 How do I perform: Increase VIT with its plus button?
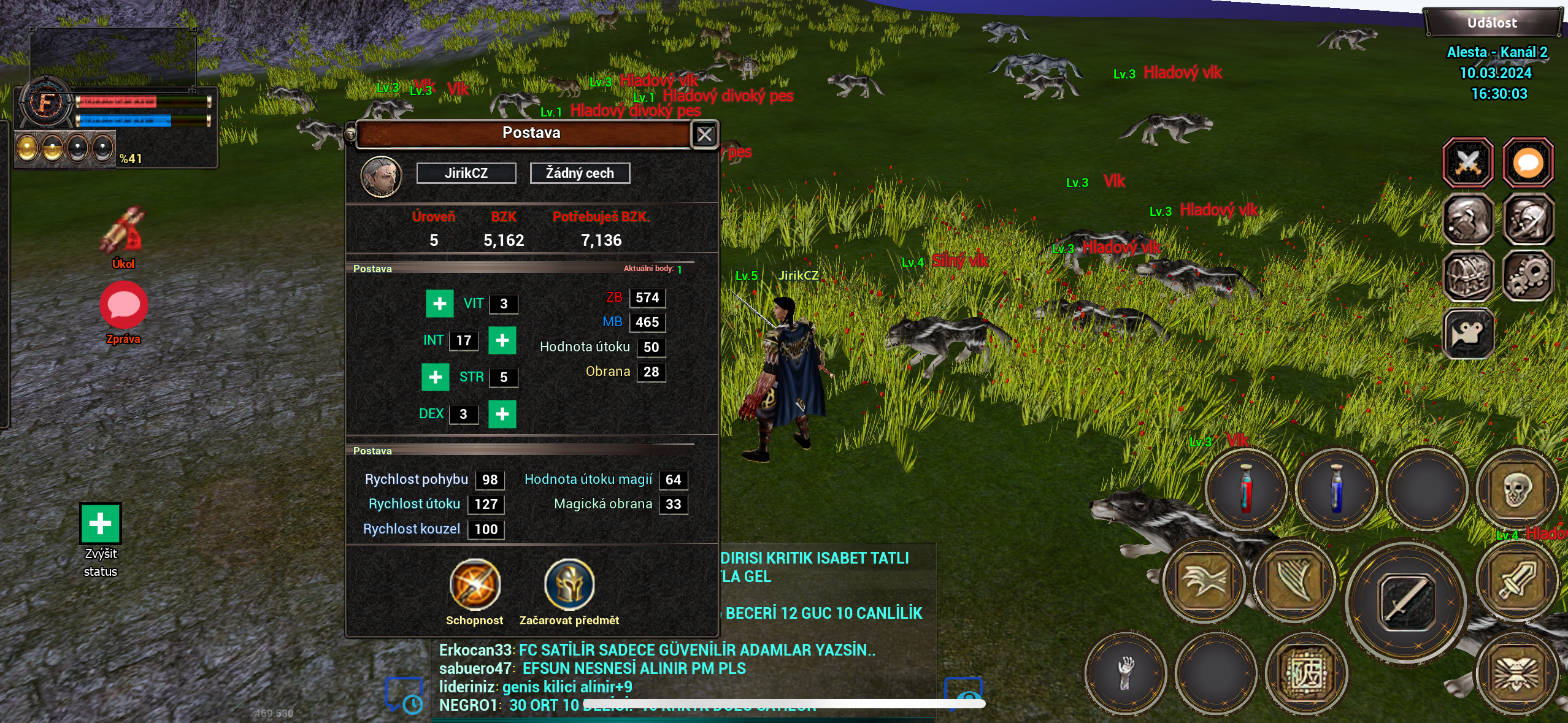(x=439, y=304)
